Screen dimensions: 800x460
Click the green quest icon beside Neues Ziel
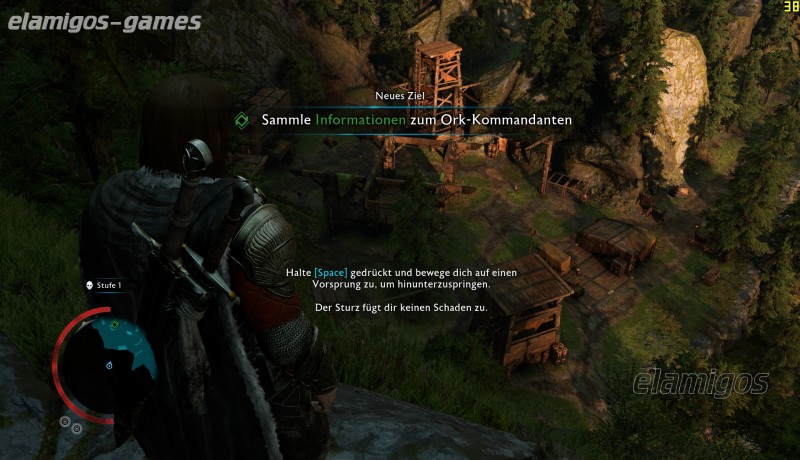[x=241, y=120]
